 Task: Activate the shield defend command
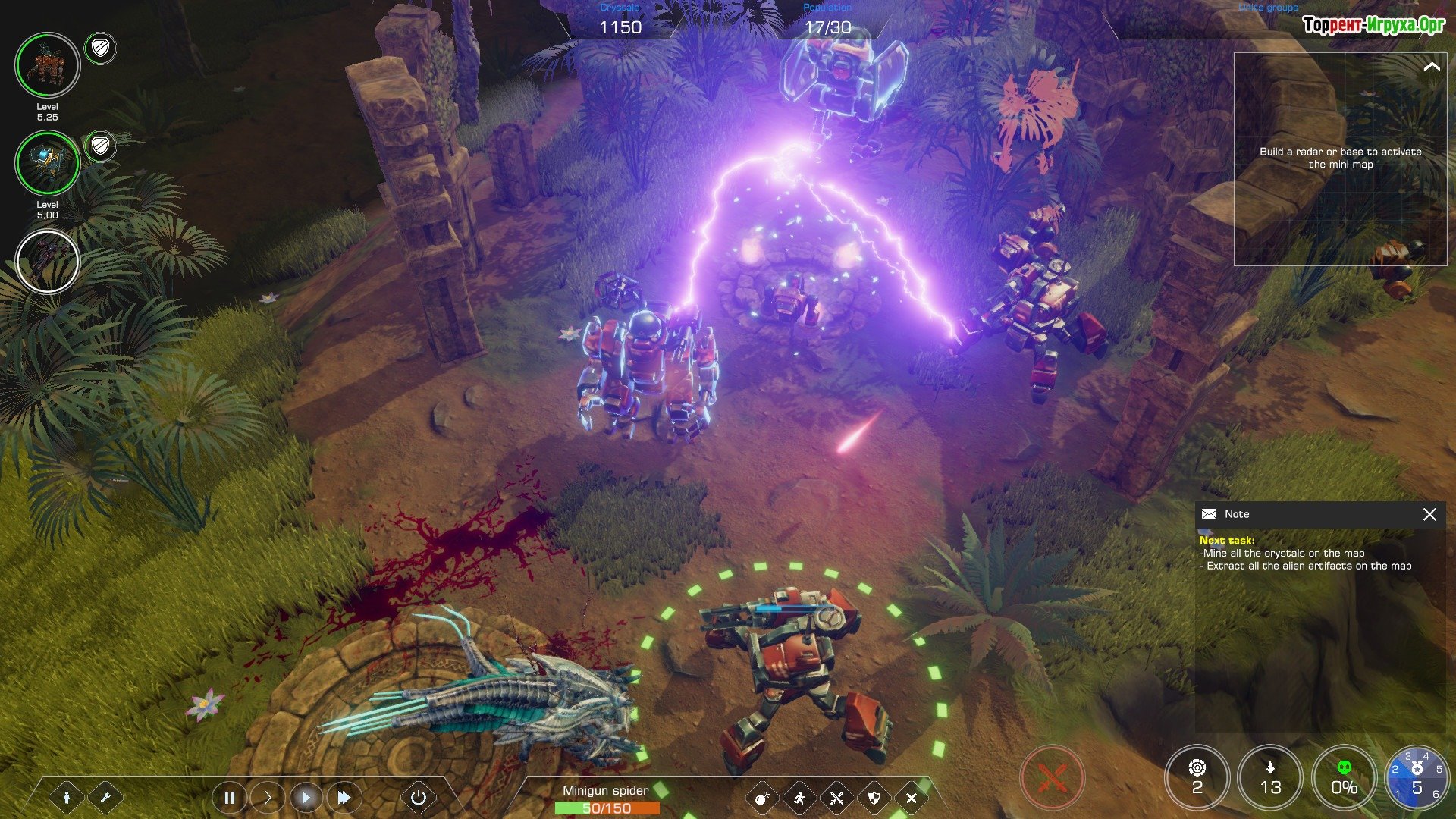pyautogui.click(x=874, y=798)
